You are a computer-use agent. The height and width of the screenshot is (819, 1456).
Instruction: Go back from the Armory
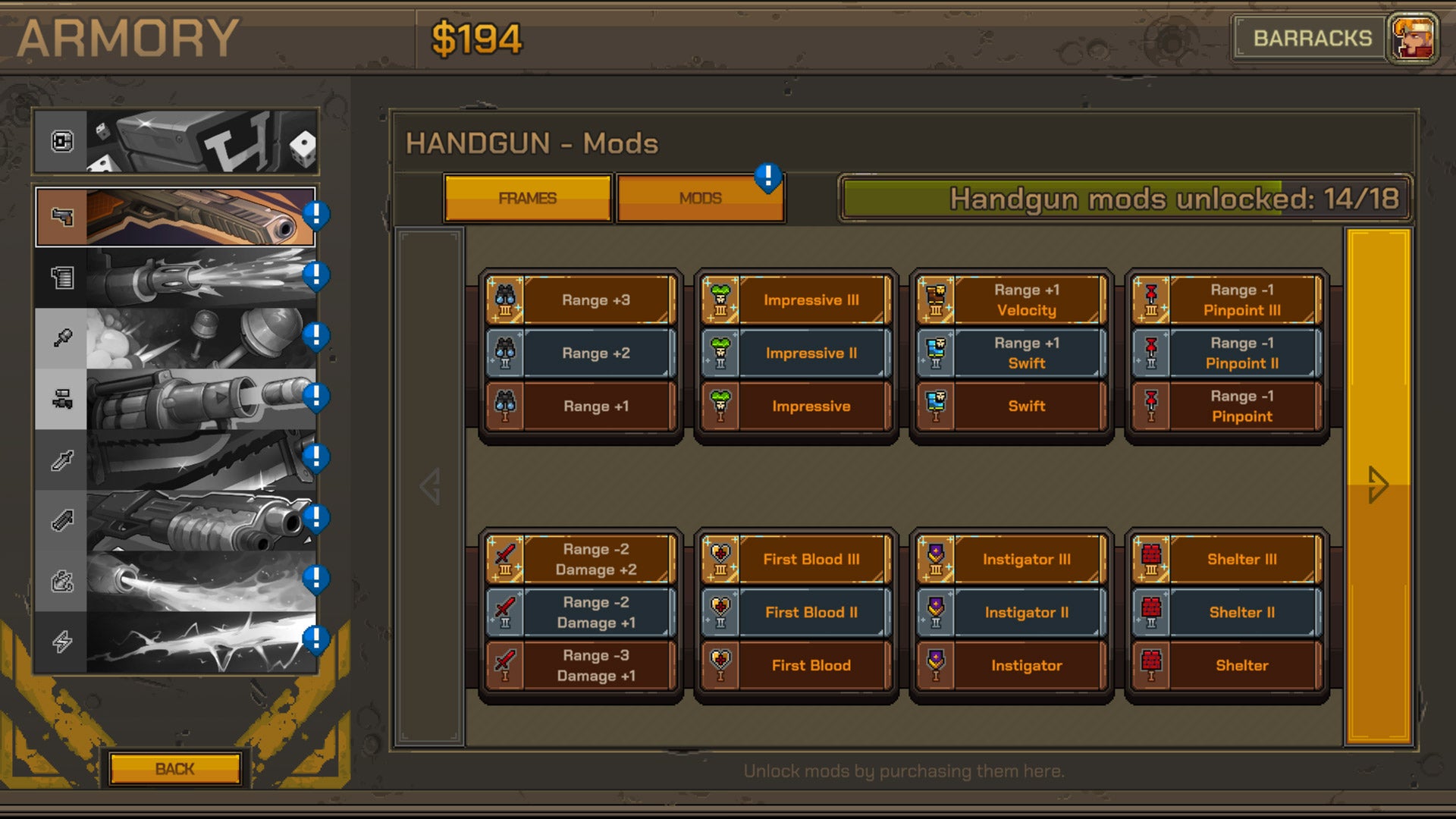coord(175,768)
